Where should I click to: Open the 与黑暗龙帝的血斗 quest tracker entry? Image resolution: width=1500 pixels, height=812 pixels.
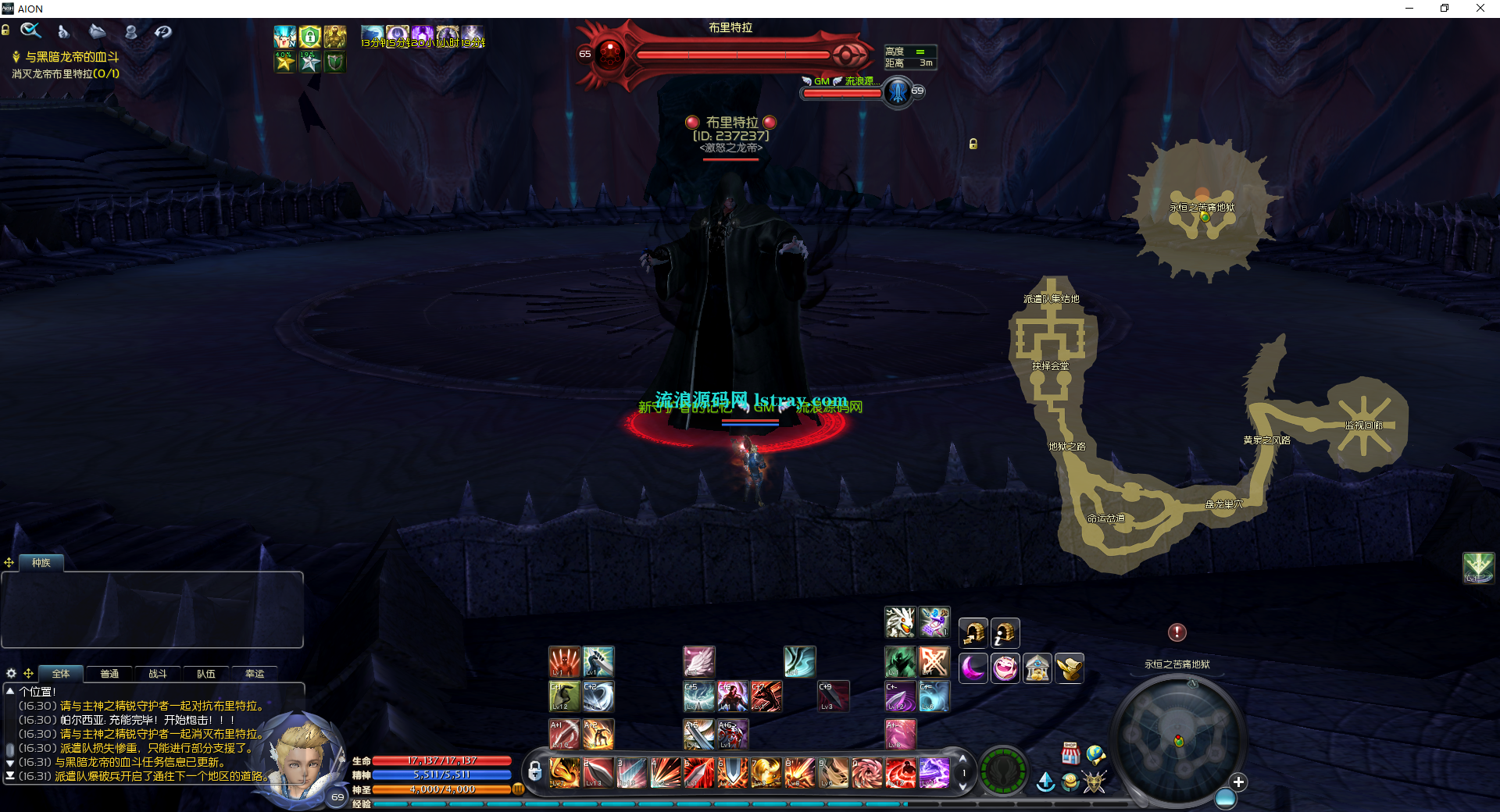(x=72, y=57)
